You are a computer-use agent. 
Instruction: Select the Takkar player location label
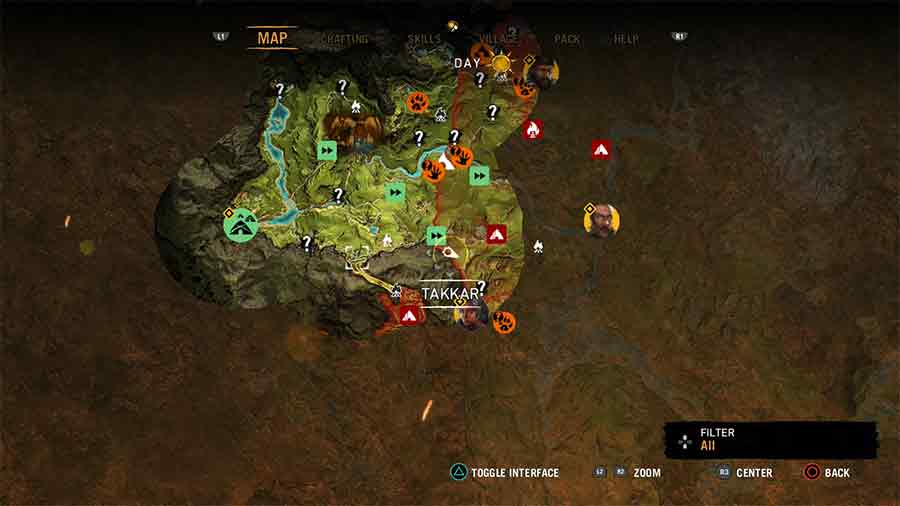450,293
